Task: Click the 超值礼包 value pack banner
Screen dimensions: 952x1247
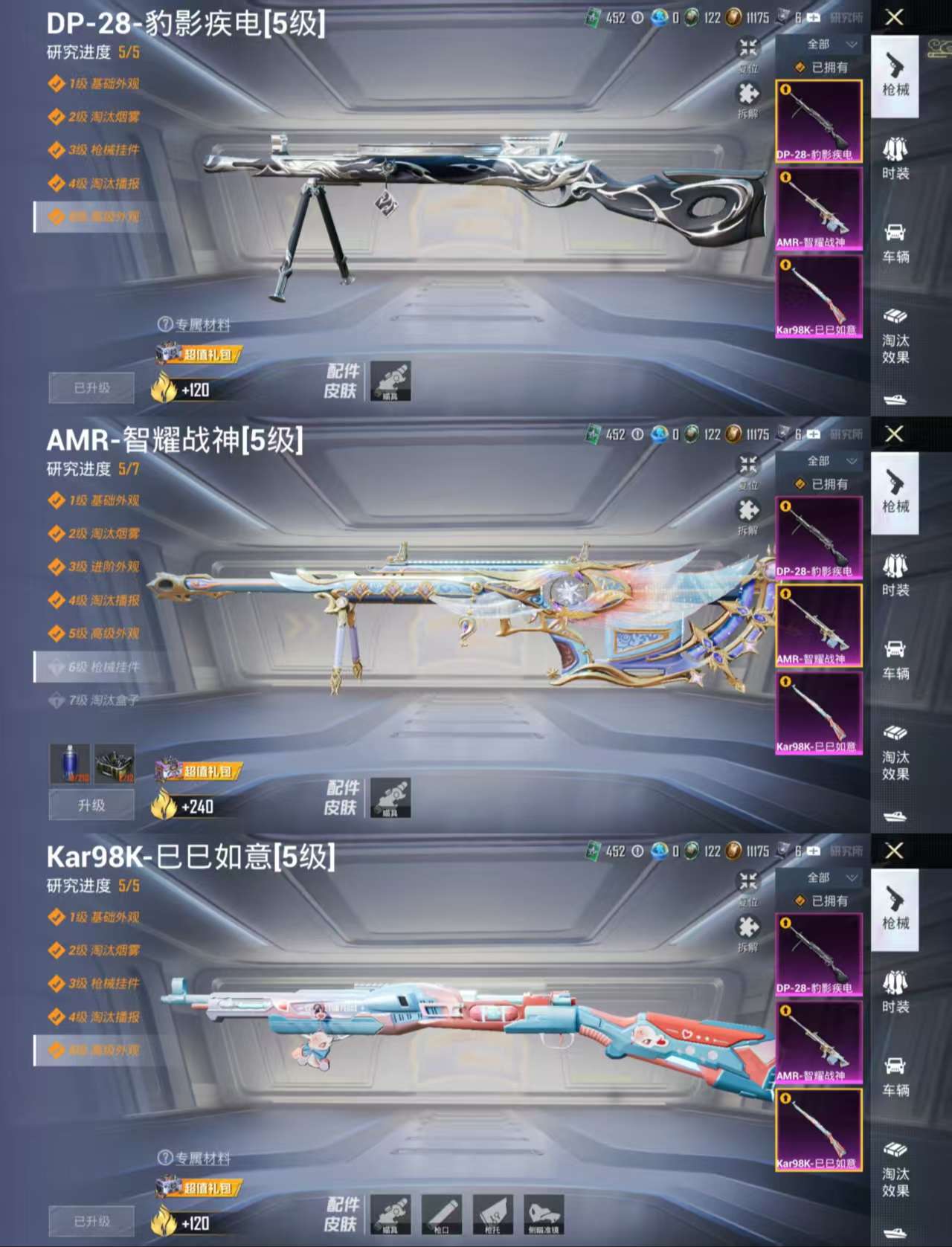Action: 199,355
